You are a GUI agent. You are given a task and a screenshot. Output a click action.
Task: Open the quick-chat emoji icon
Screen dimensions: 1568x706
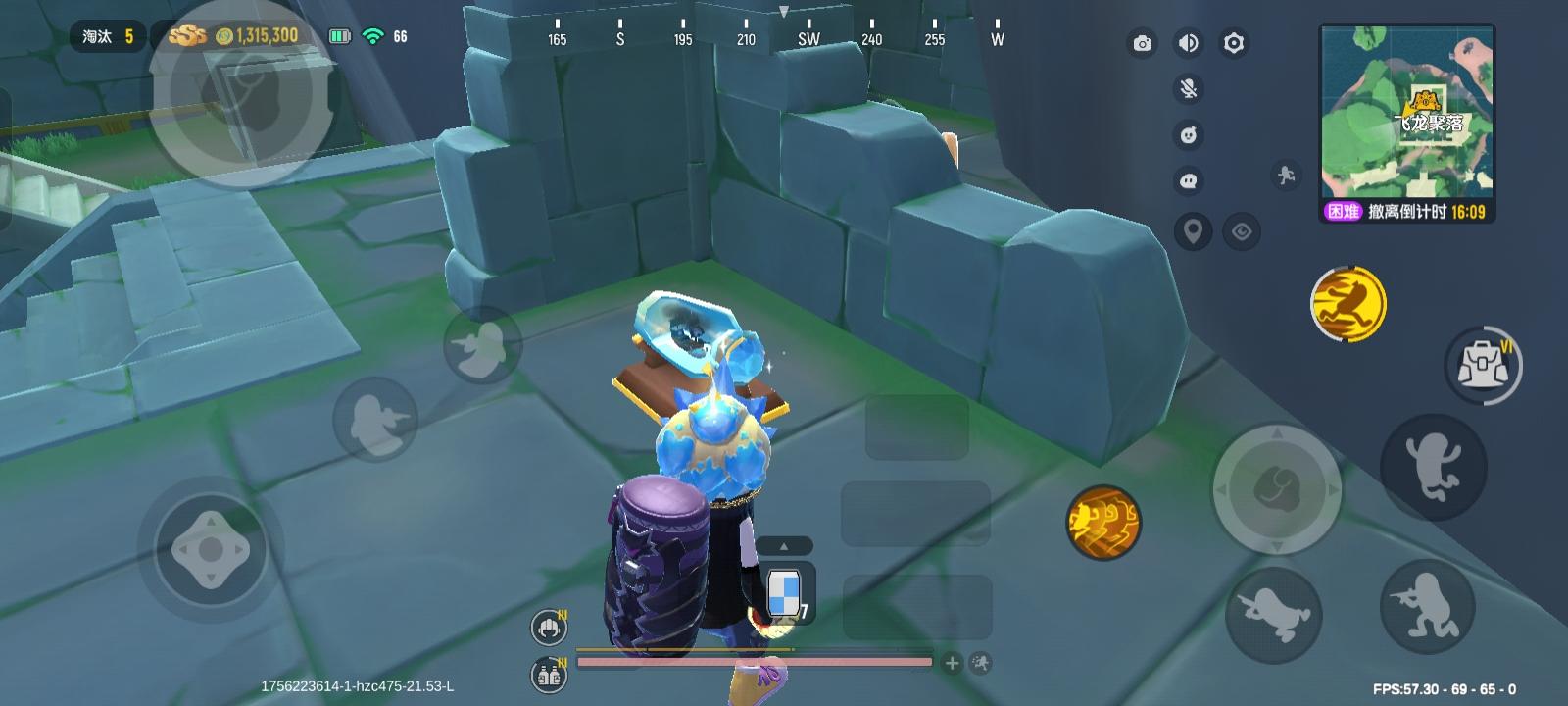point(1187,135)
